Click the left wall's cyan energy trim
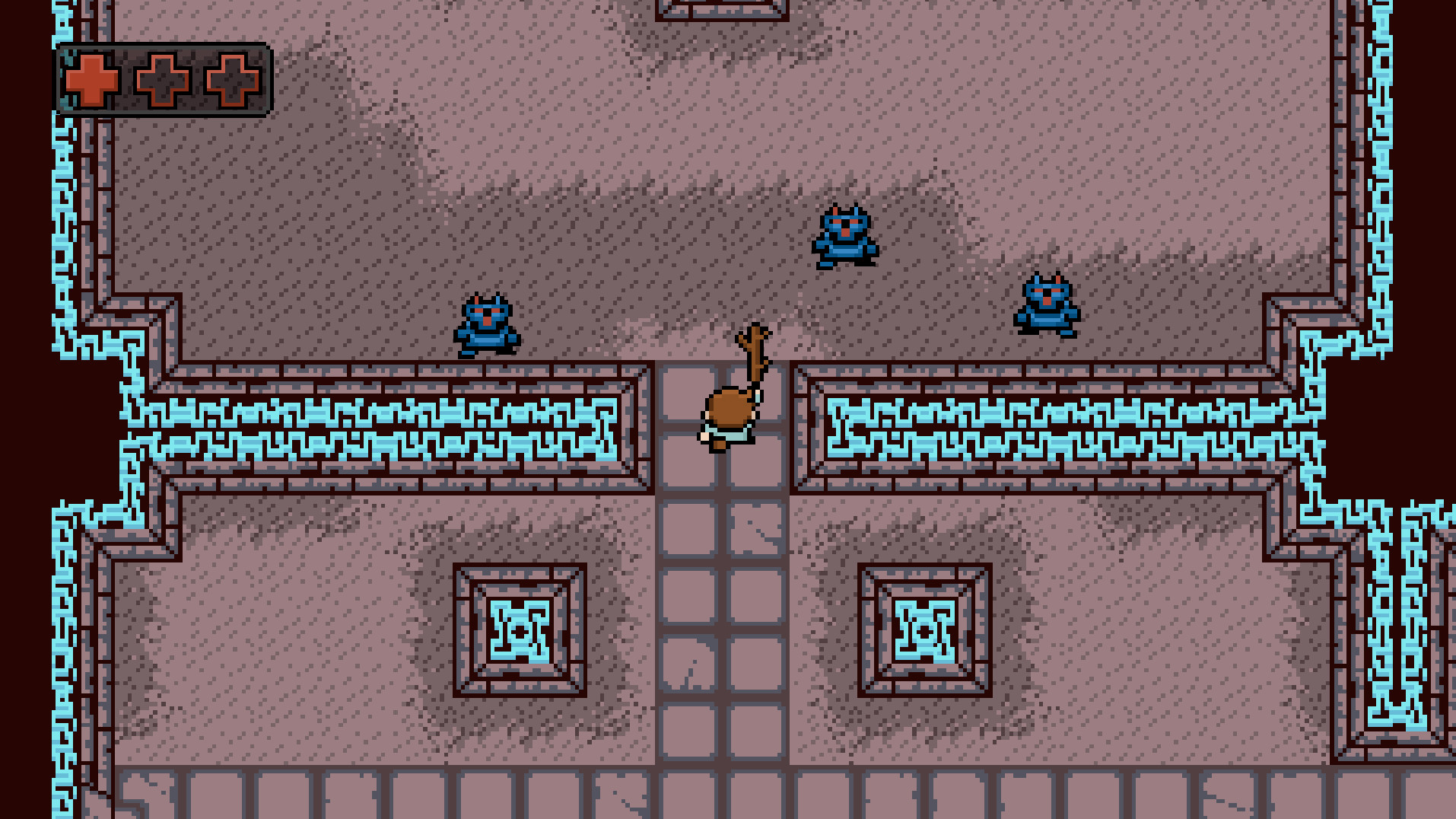The width and height of the screenshot is (1456, 819). [x=380, y=426]
